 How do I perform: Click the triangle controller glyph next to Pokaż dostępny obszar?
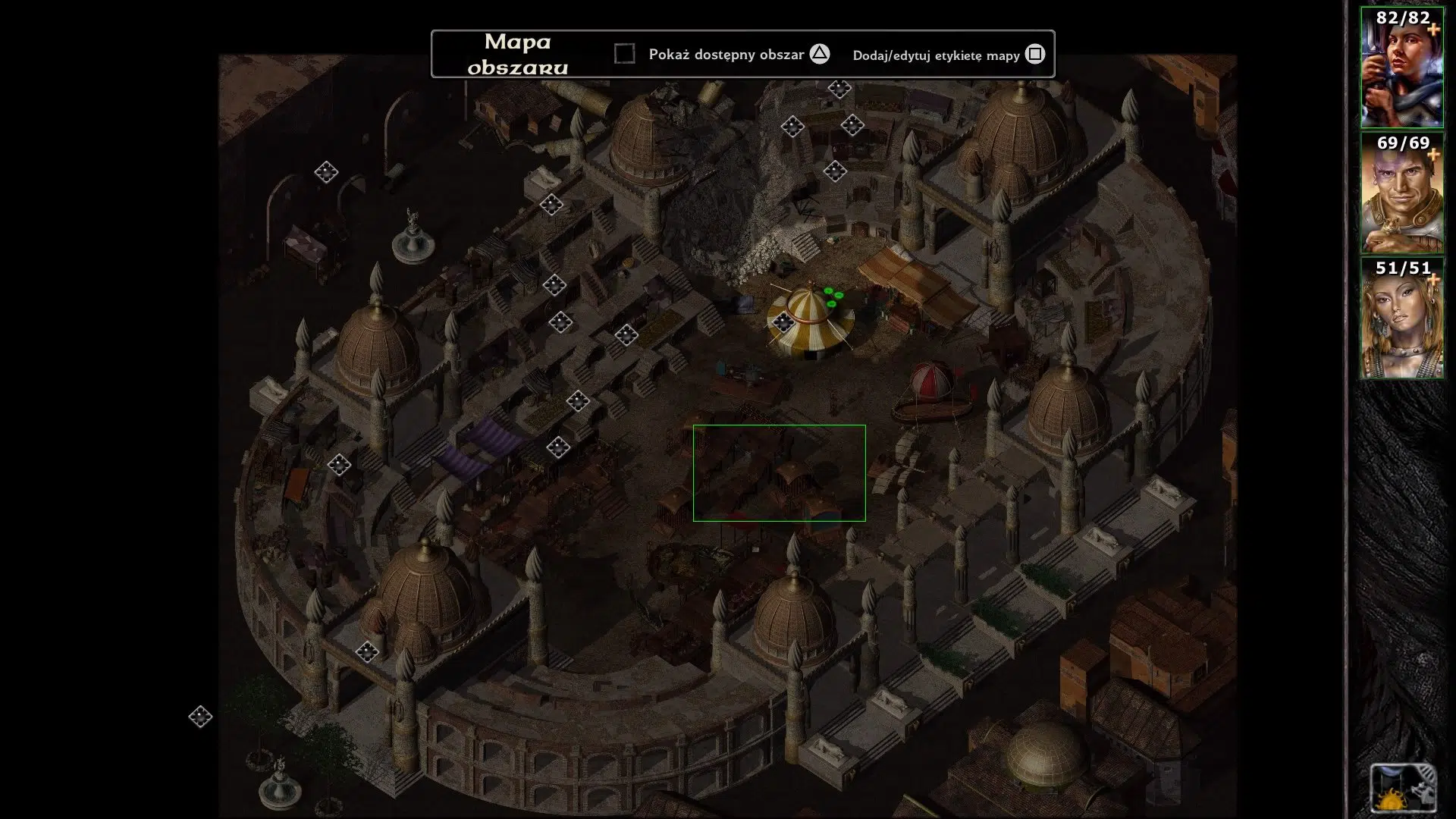click(818, 54)
